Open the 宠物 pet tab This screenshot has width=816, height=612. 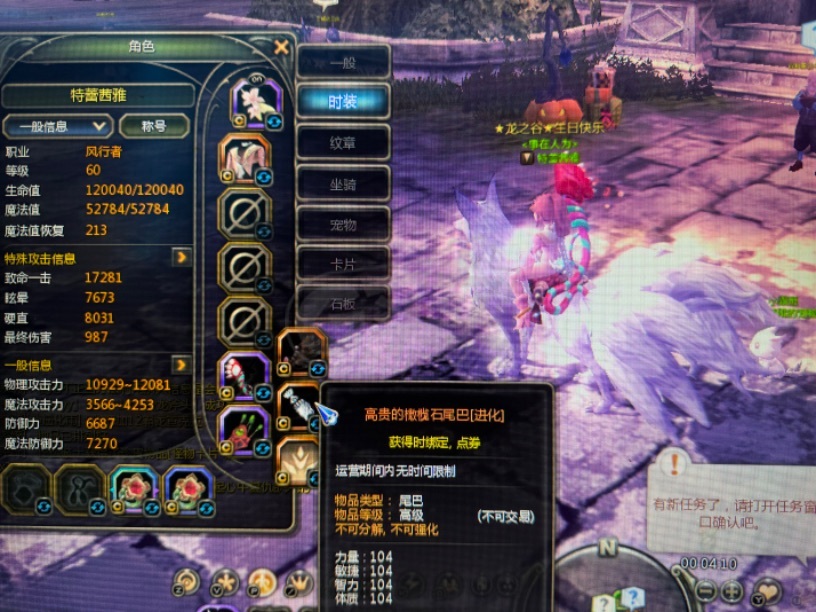pyautogui.click(x=343, y=224)
